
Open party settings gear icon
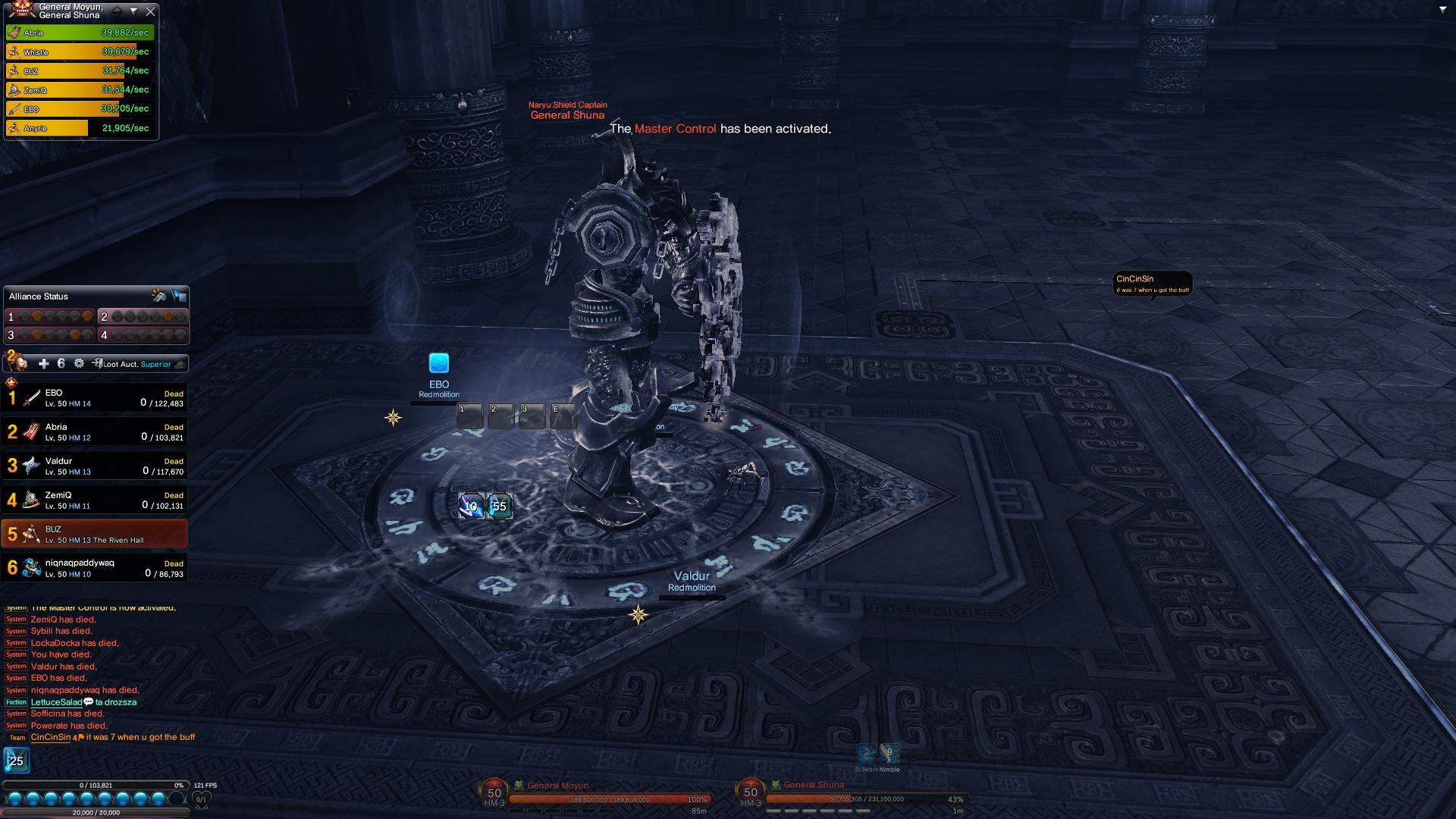point(79,364)
